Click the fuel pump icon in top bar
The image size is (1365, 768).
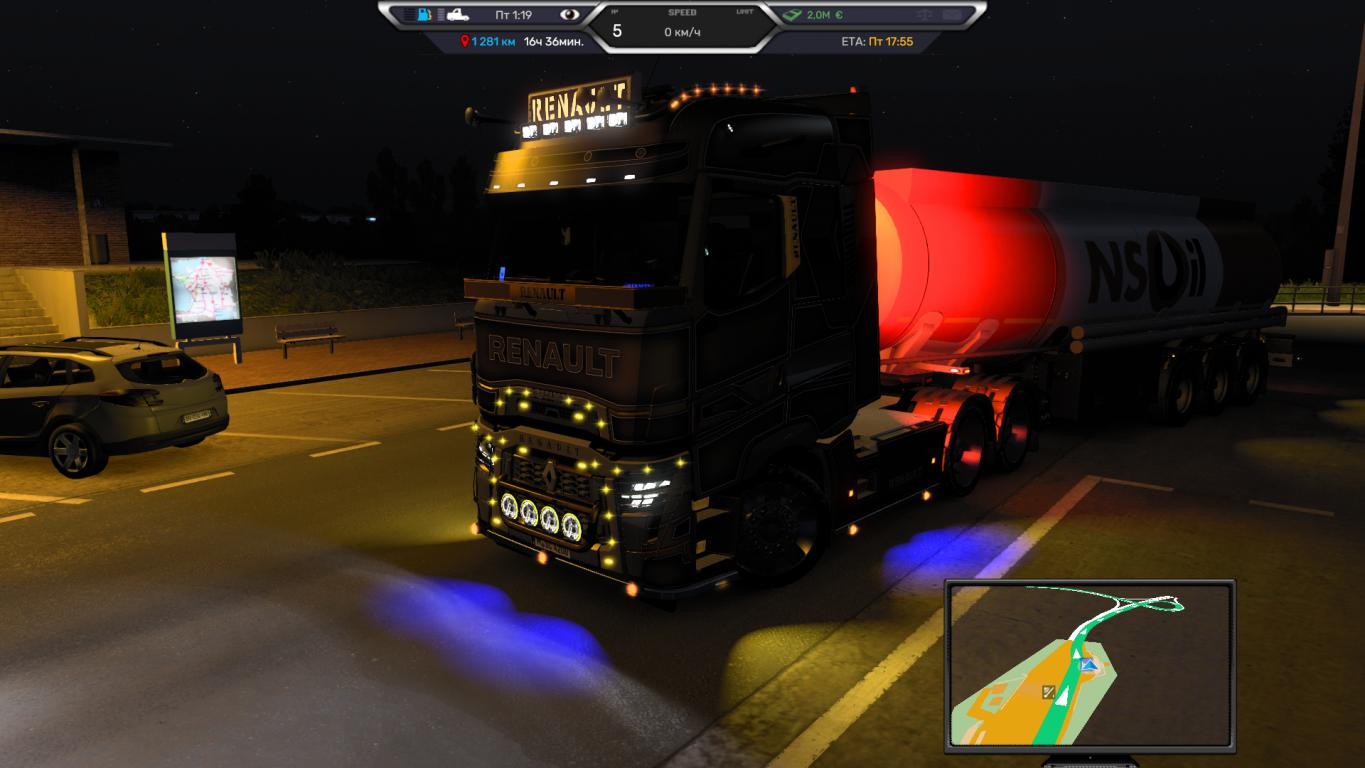click(x=426, y=15)
